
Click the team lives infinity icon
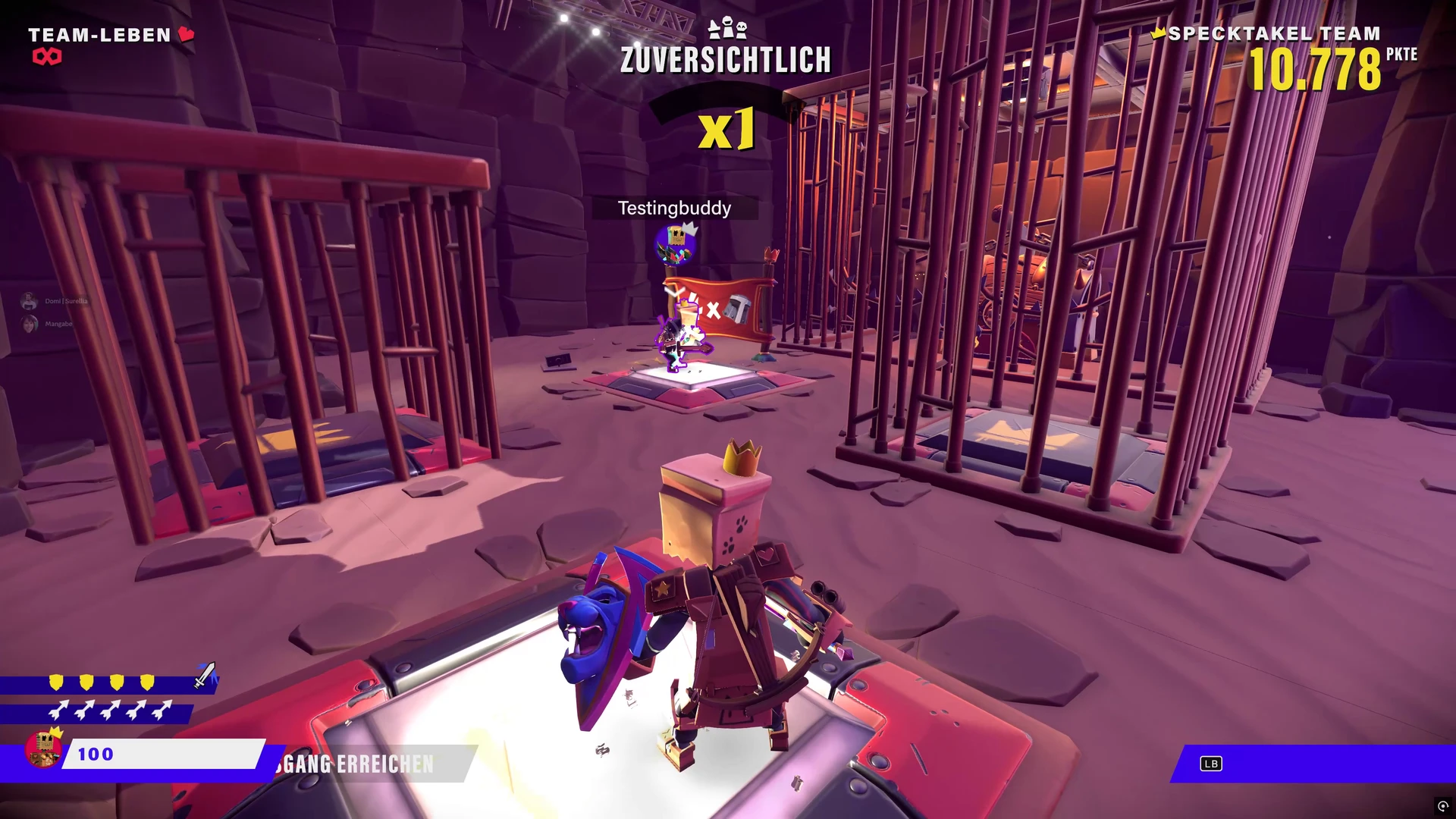(x=46, y=57)
